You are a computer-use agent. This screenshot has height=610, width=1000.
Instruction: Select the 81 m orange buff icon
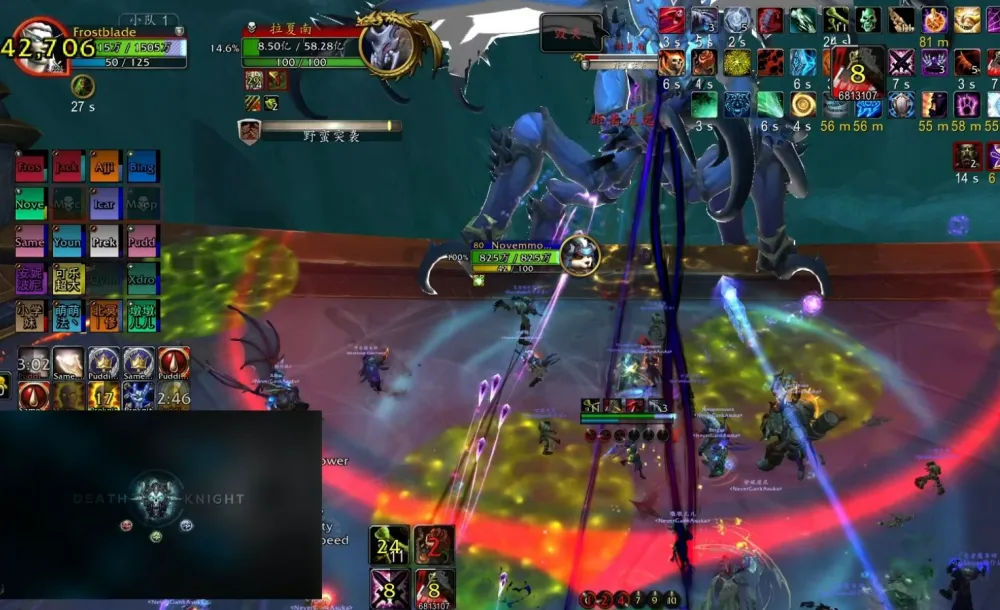click(934, 19)
